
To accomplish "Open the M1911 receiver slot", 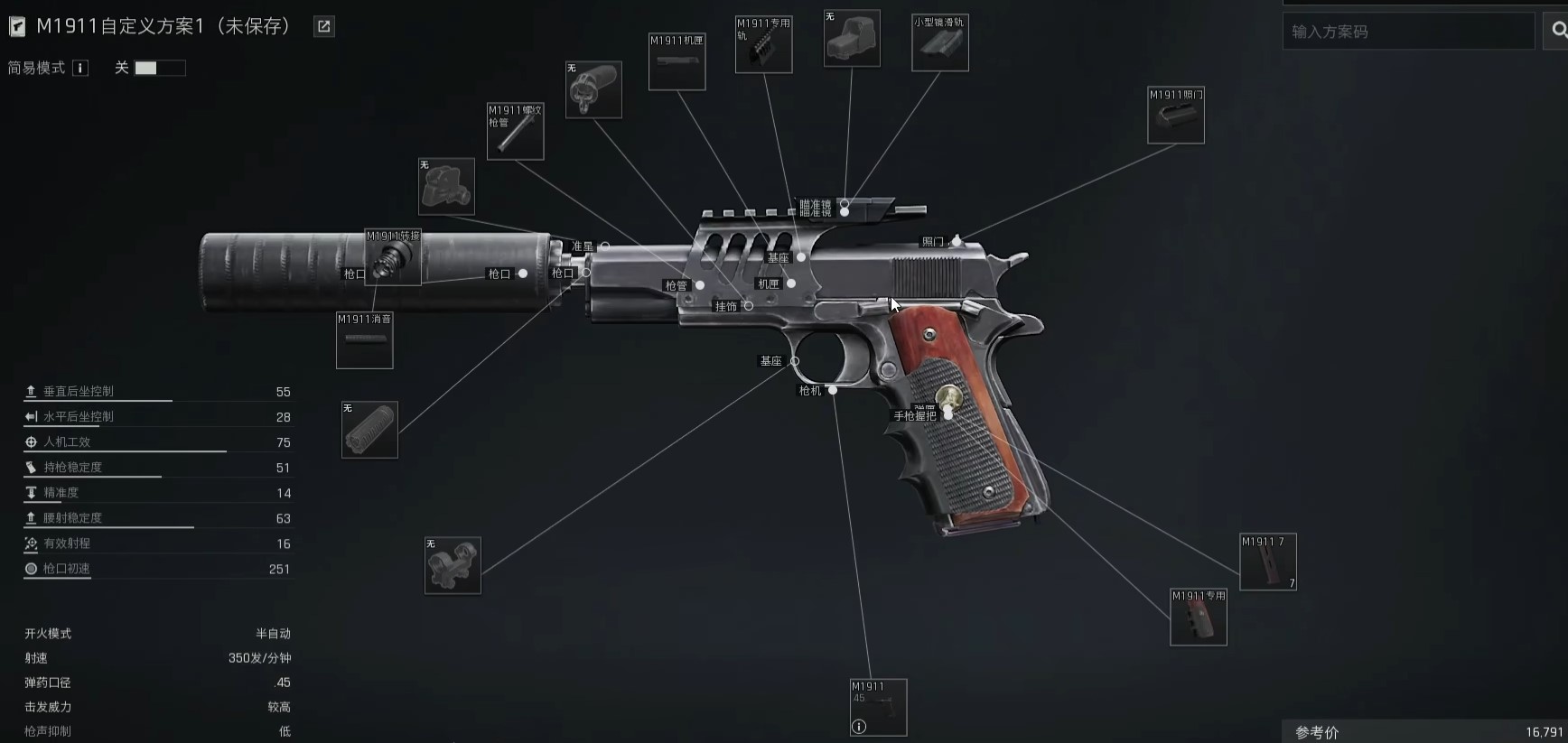I will 677,61.
